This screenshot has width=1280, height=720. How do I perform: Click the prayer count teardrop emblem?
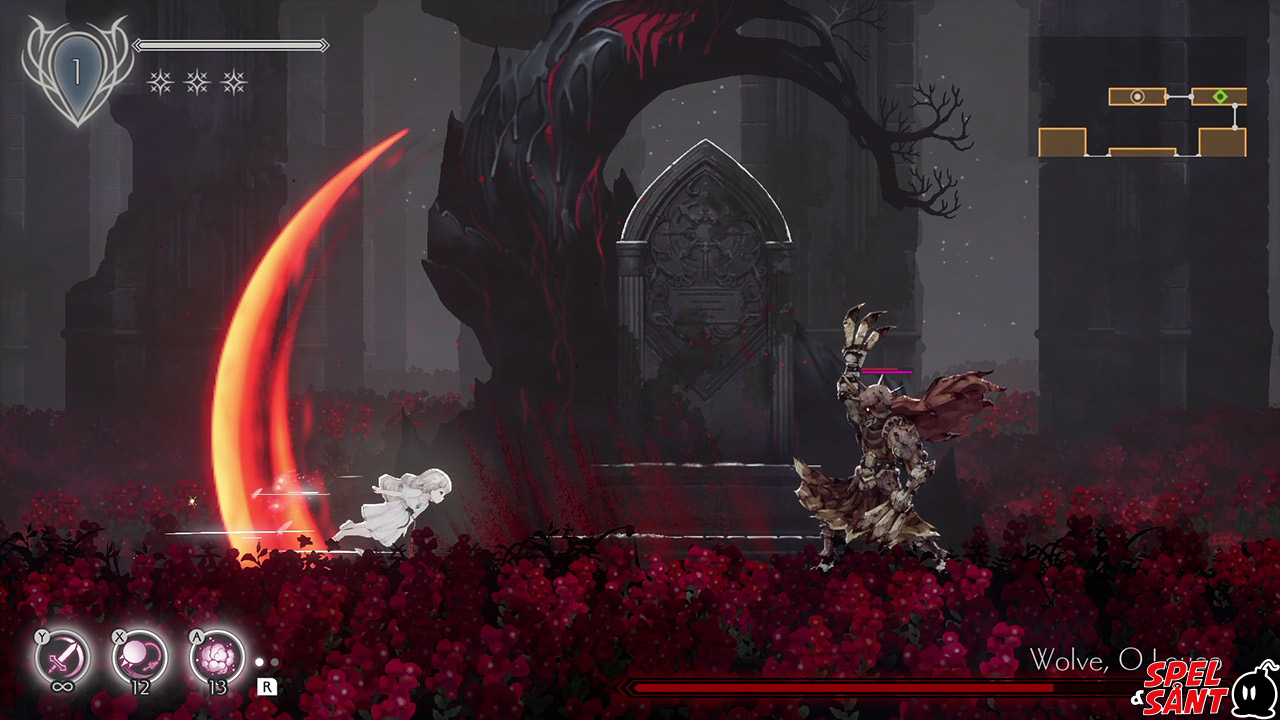pyautogui.click(x=75, y=73)
